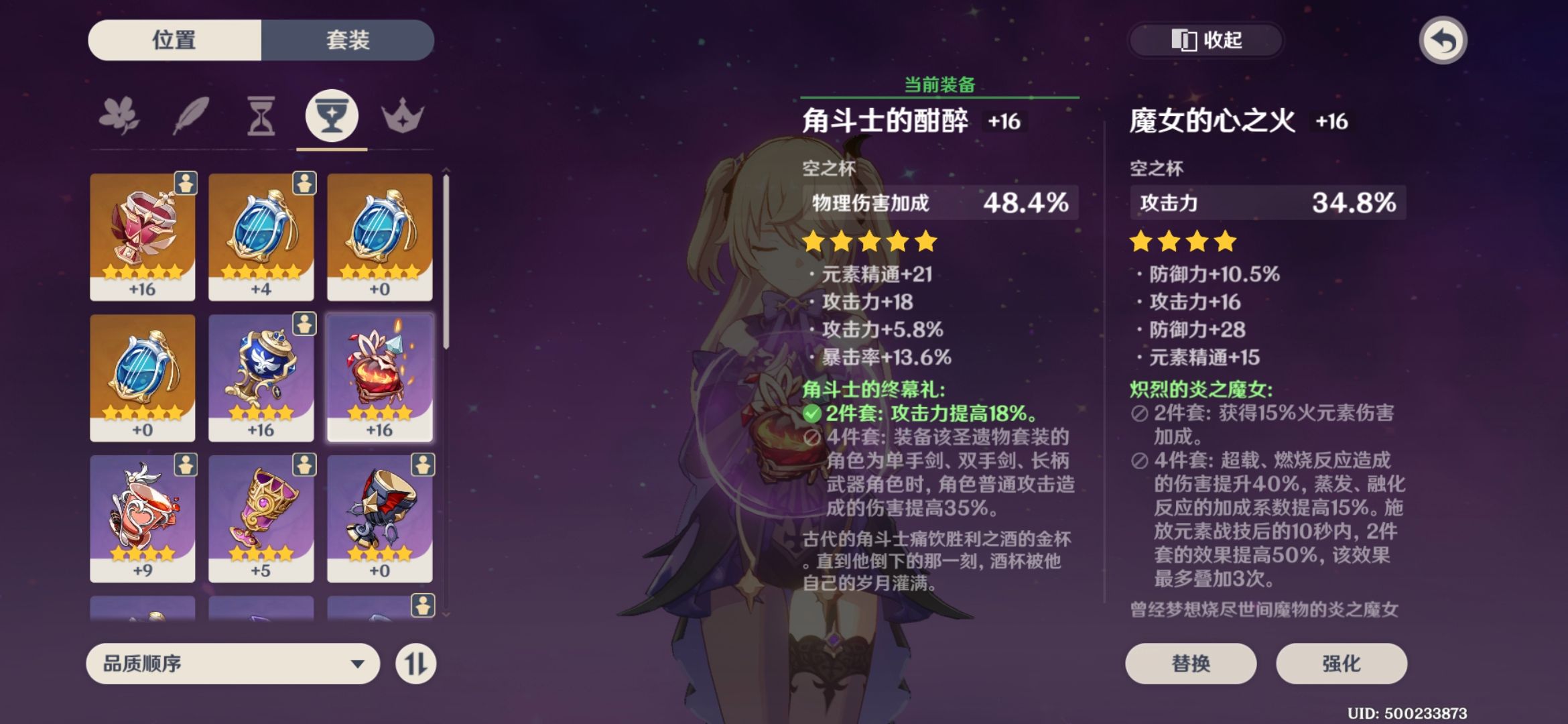Viewport: 1568px width, 724px height.
Task: Select the flower artifact slot icon
Action: point(121,115)
